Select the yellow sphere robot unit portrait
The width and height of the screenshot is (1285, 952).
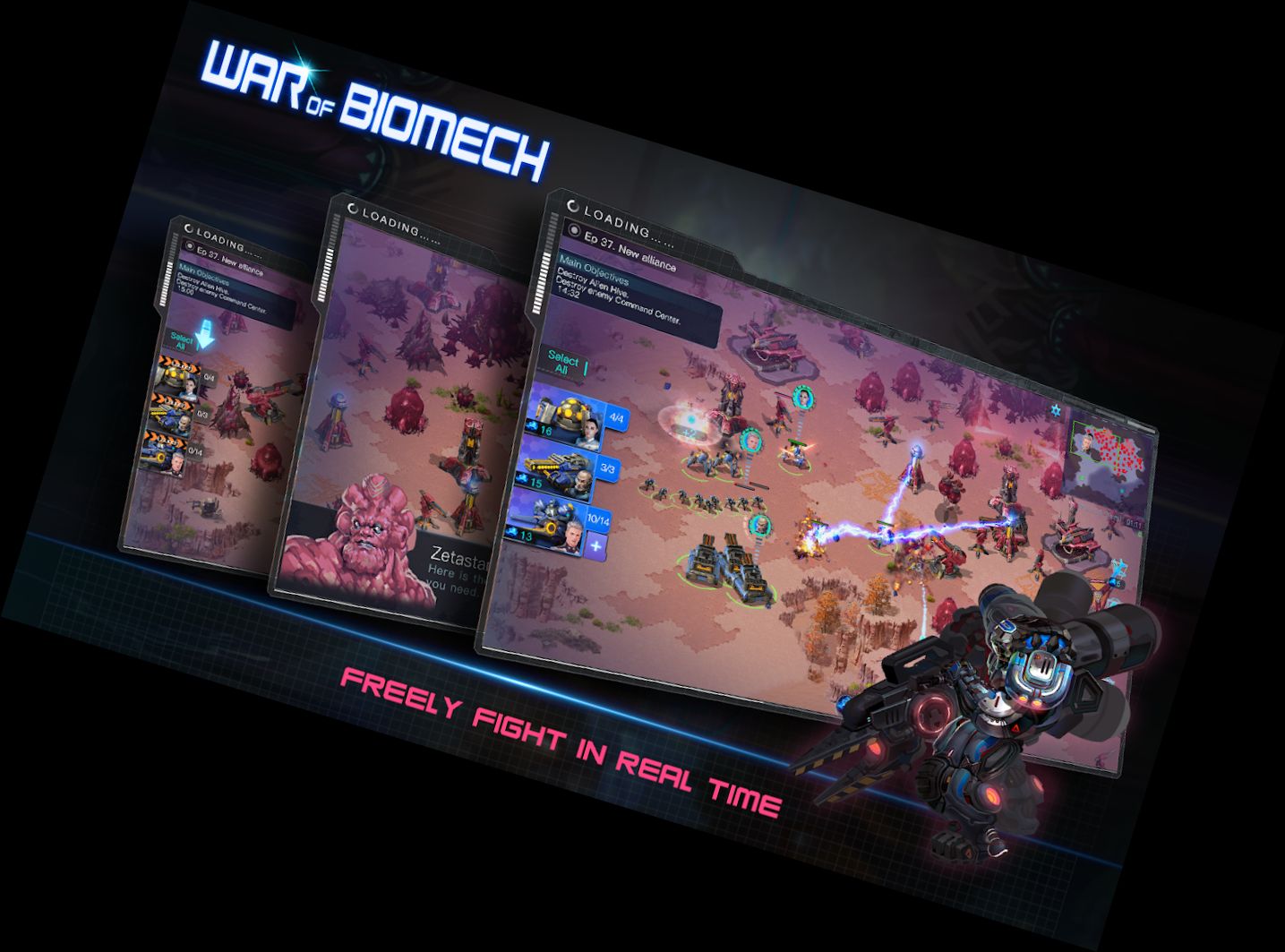pyautogui.click(x=570, y=411)
